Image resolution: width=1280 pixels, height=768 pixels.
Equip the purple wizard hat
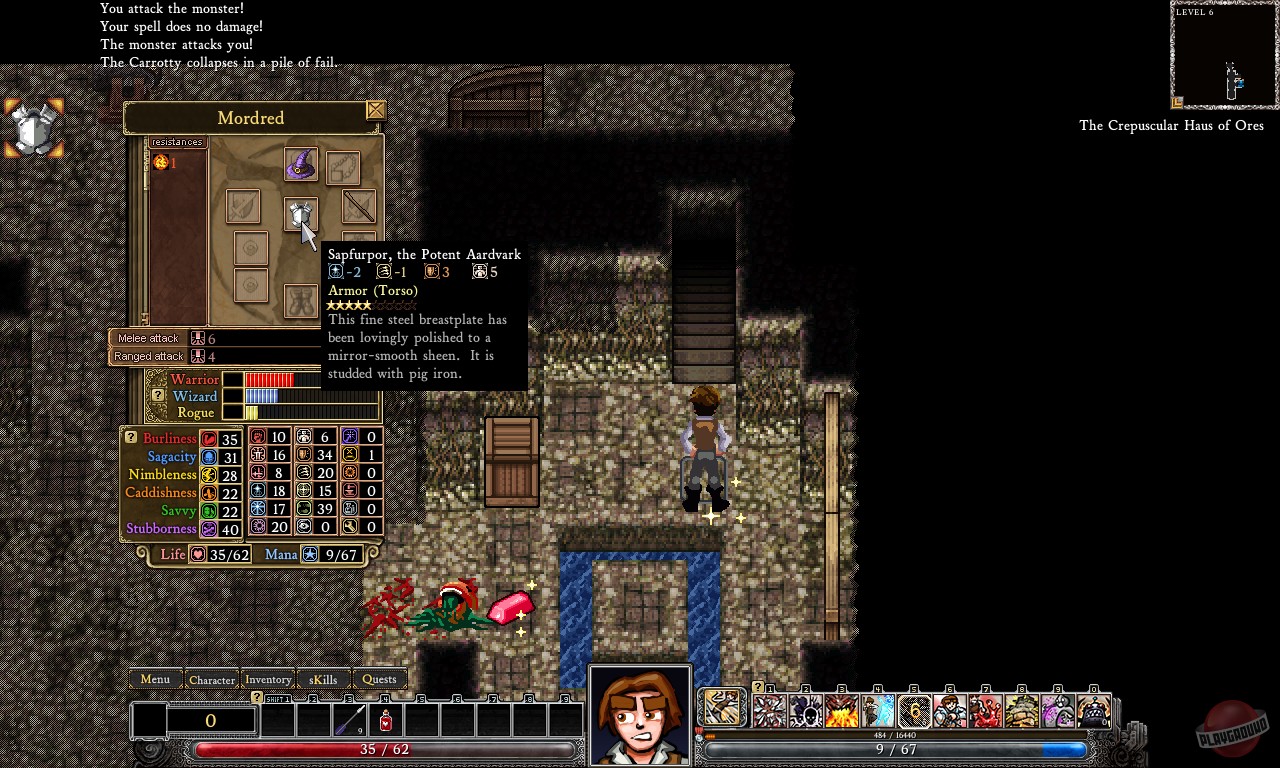pos(302,165)
